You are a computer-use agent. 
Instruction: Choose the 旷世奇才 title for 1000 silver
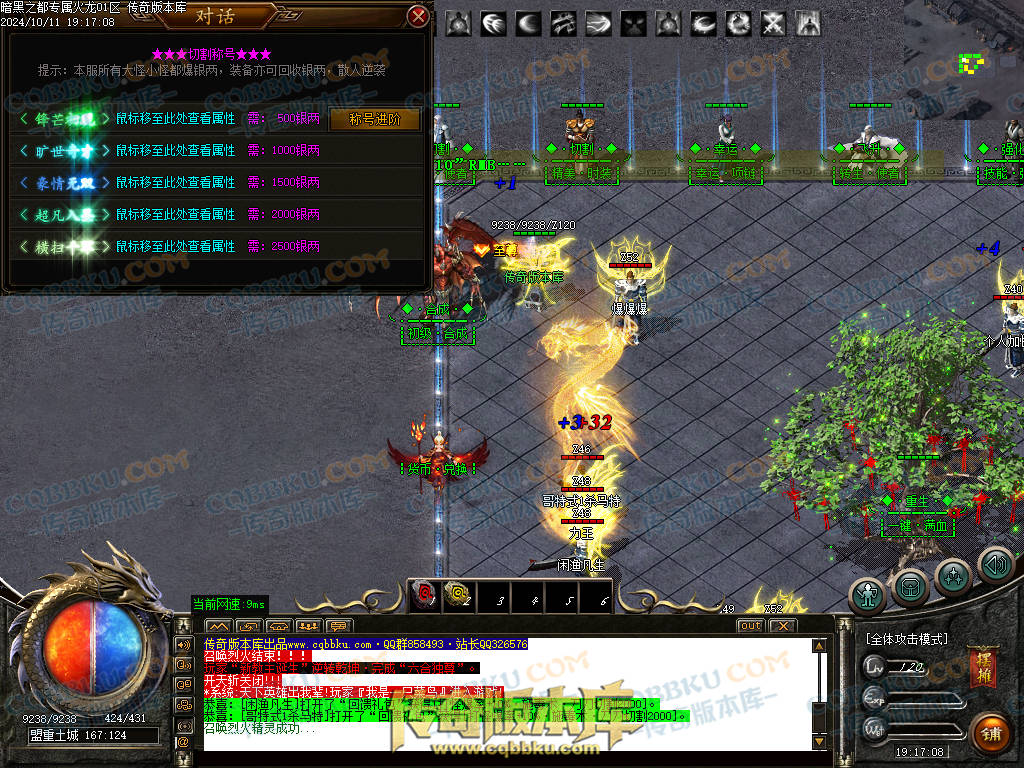pos(64,151)
